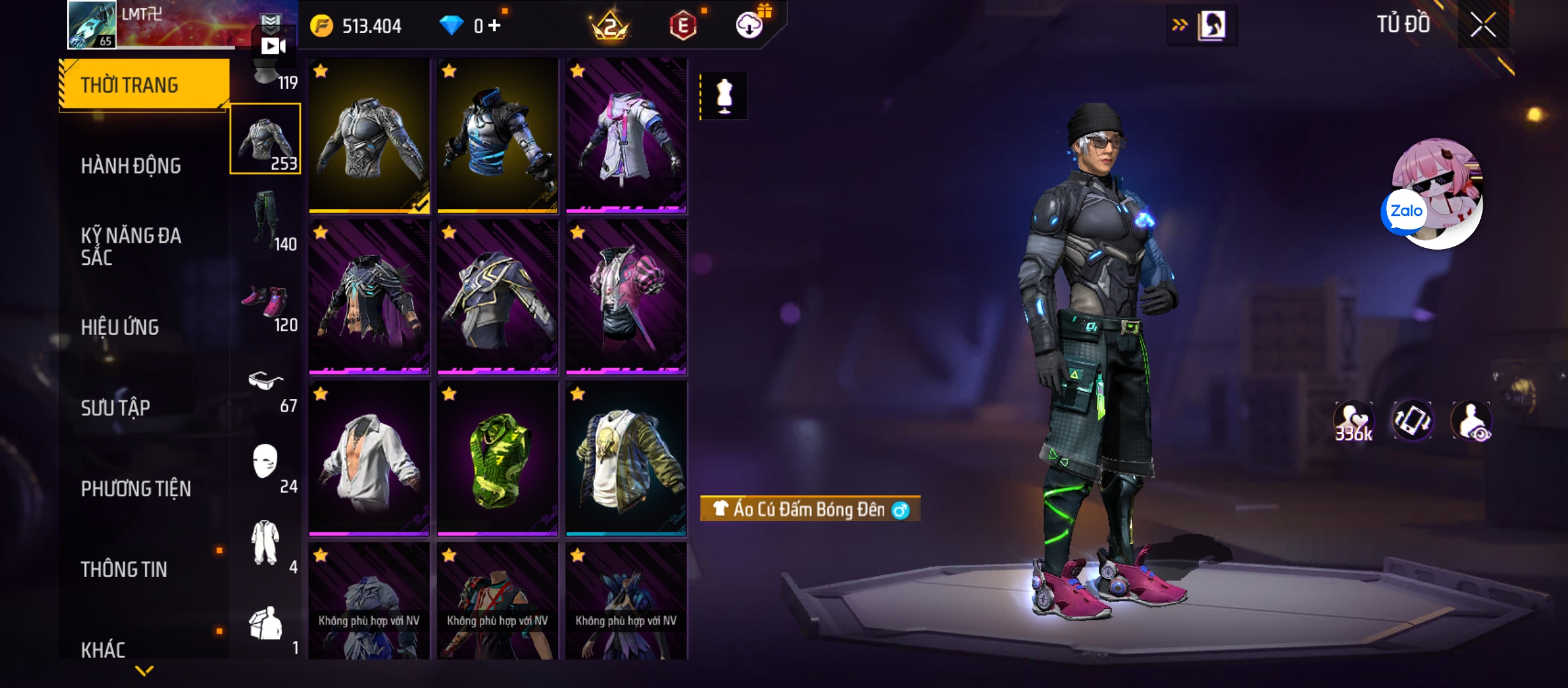Select the Thời Trang tab
Screen dimensions: 1568x688
tap(144, 85)
